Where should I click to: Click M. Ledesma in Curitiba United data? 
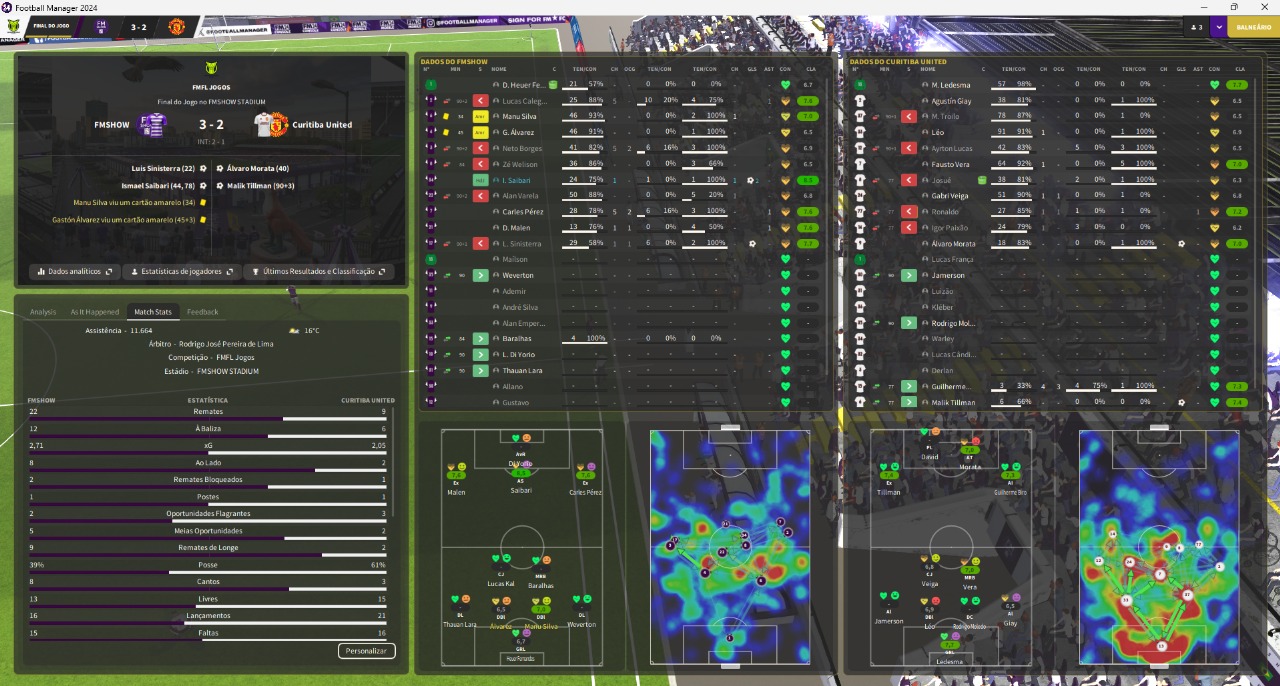tap(951, 85)
